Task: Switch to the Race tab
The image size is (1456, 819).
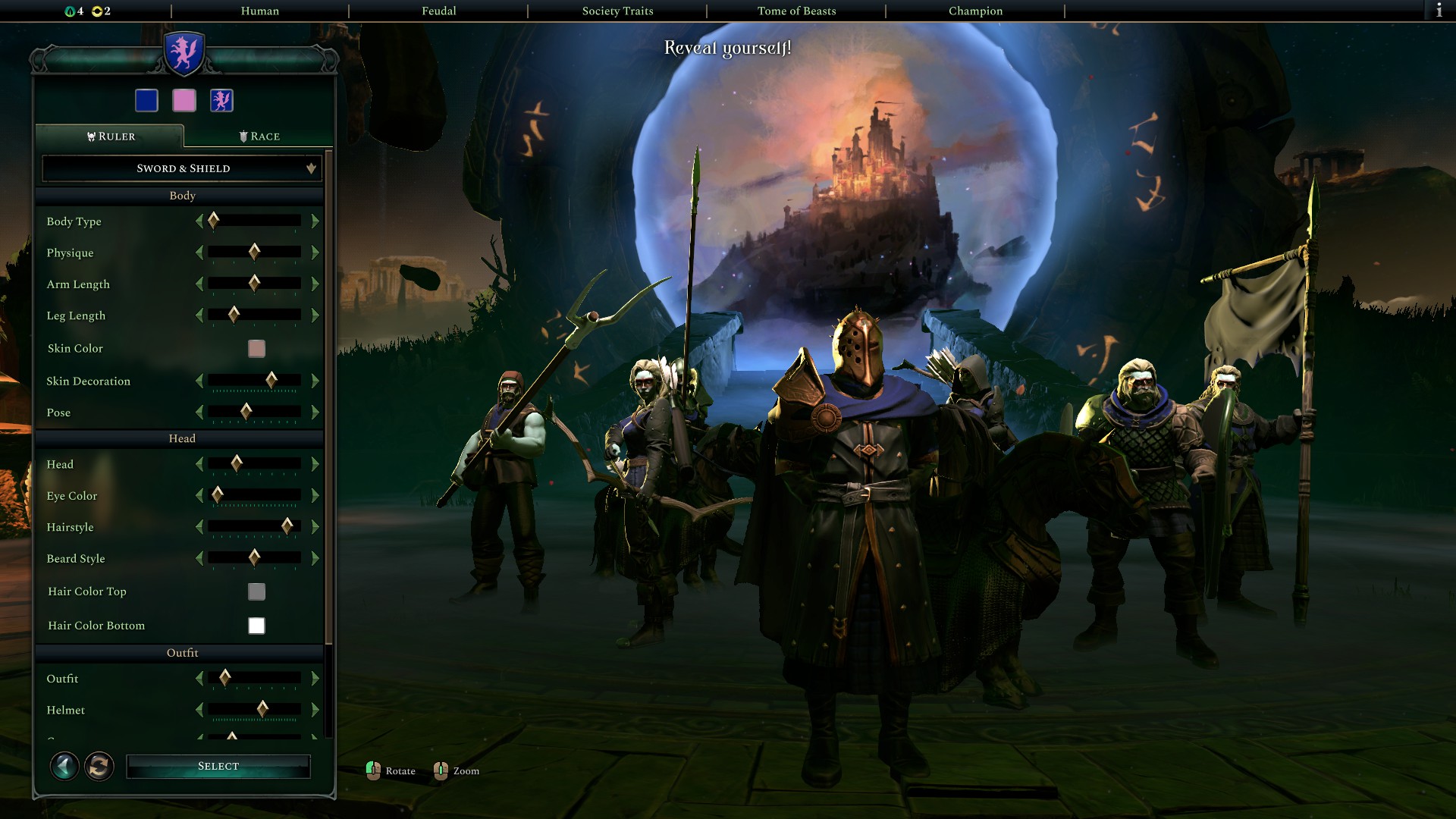Action: 259,136
